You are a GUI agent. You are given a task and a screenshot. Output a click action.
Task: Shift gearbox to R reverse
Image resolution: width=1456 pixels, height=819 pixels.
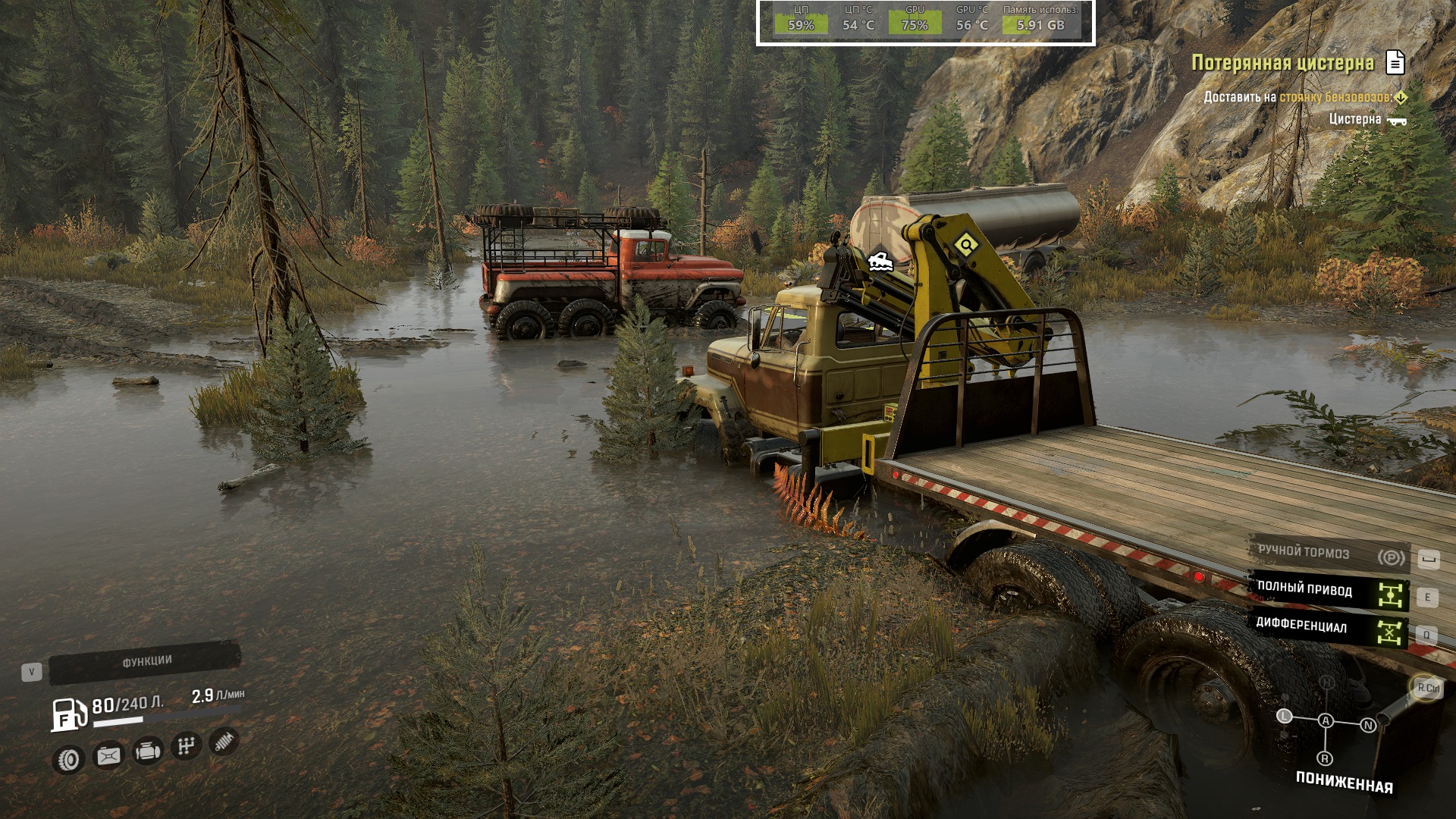pyautogui.click(x=1325, y=758)
